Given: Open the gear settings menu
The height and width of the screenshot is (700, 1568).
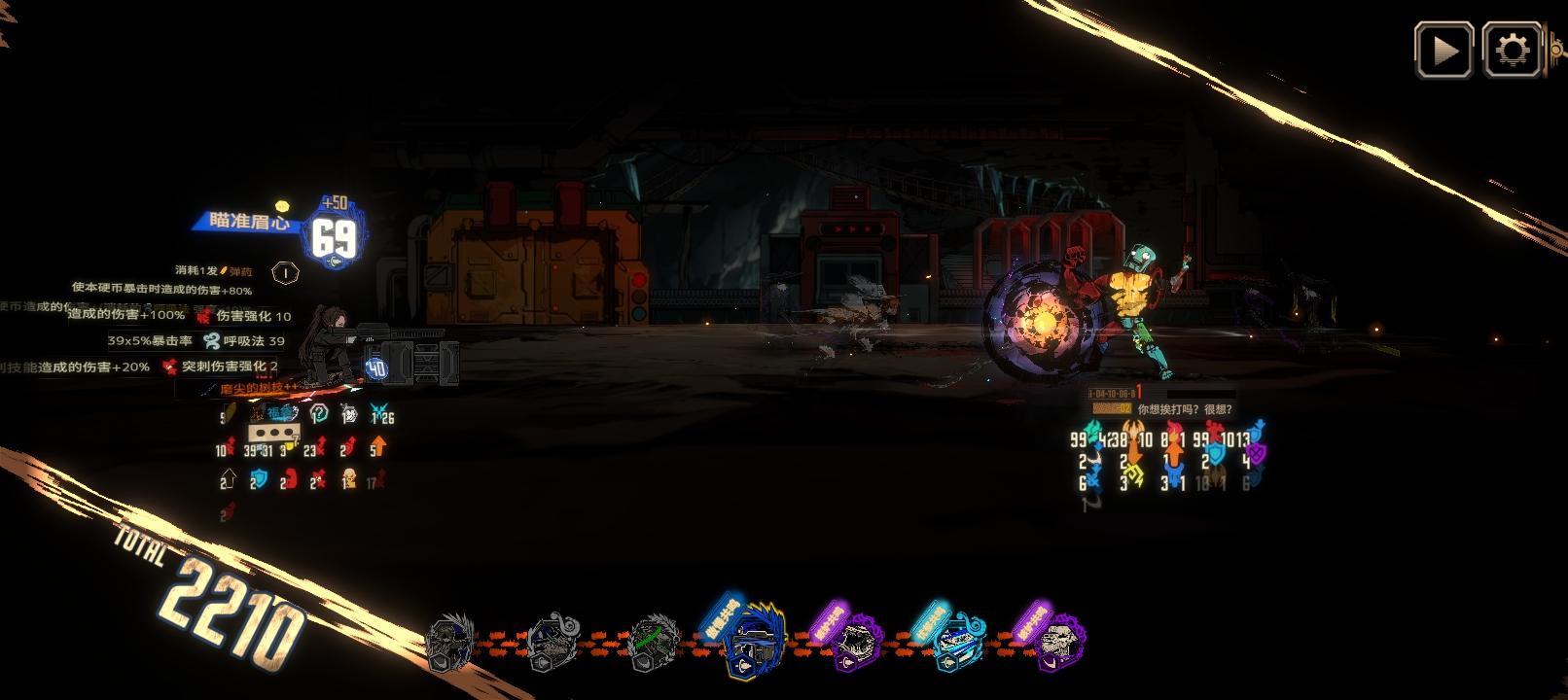Looking at the screenshot, I should tap(1512, 51).
